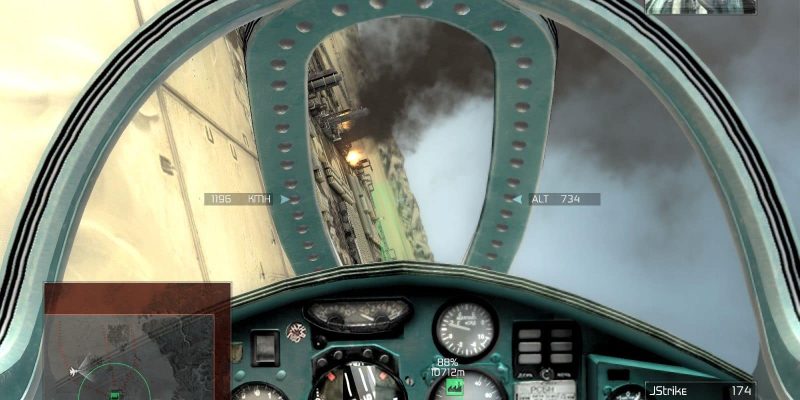The image size is (800, 400).
Task: Select the white aircraft icon on radar
Action: (x=73, y=372)
